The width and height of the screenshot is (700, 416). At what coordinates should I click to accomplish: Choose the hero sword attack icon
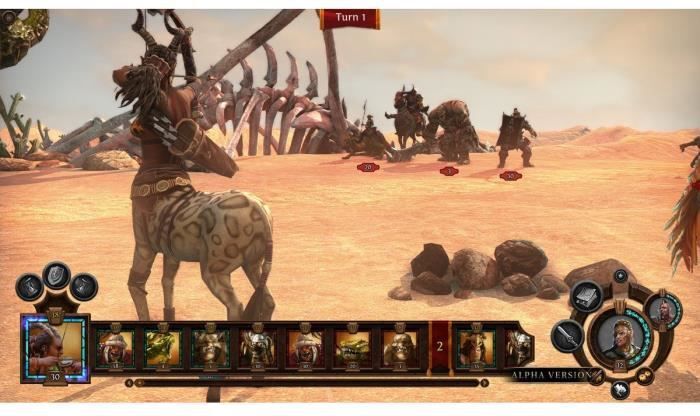pyautogui.click(x=566, y=335)
